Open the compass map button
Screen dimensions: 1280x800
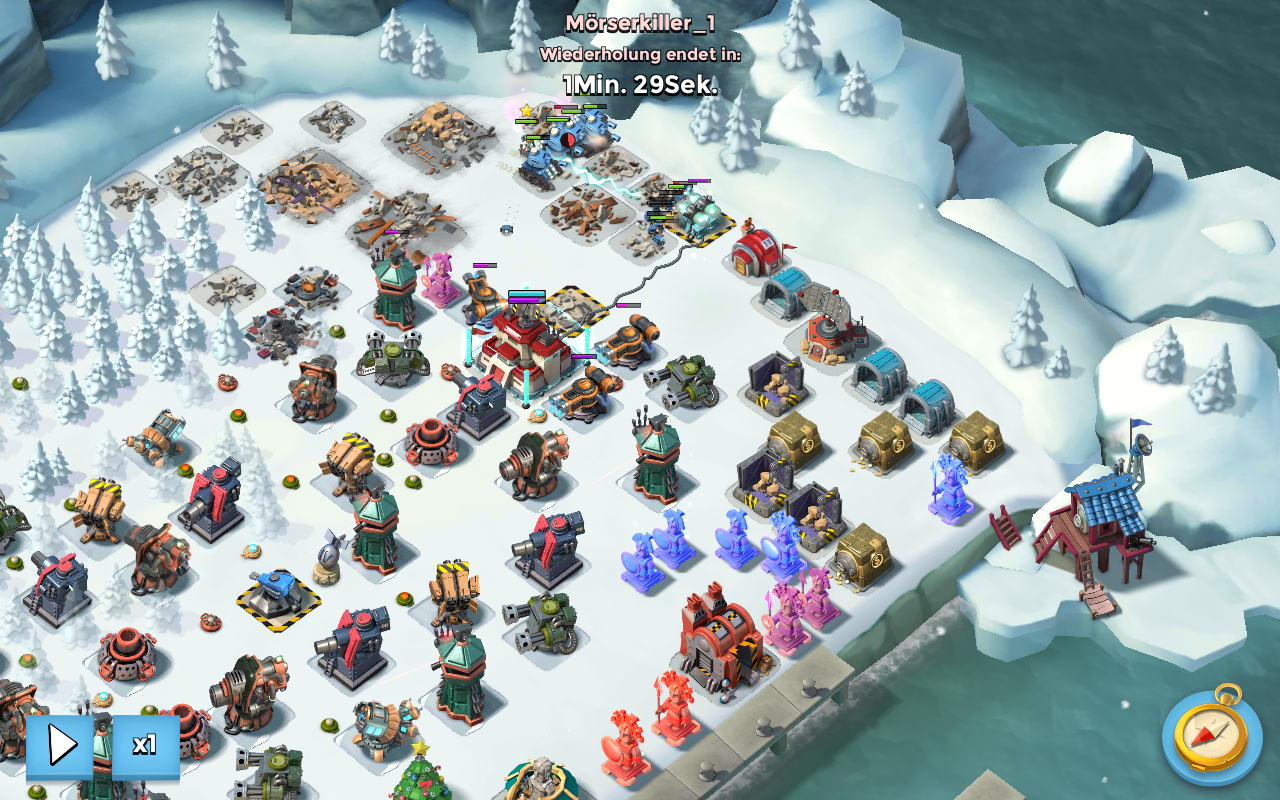click(1211, 737)
